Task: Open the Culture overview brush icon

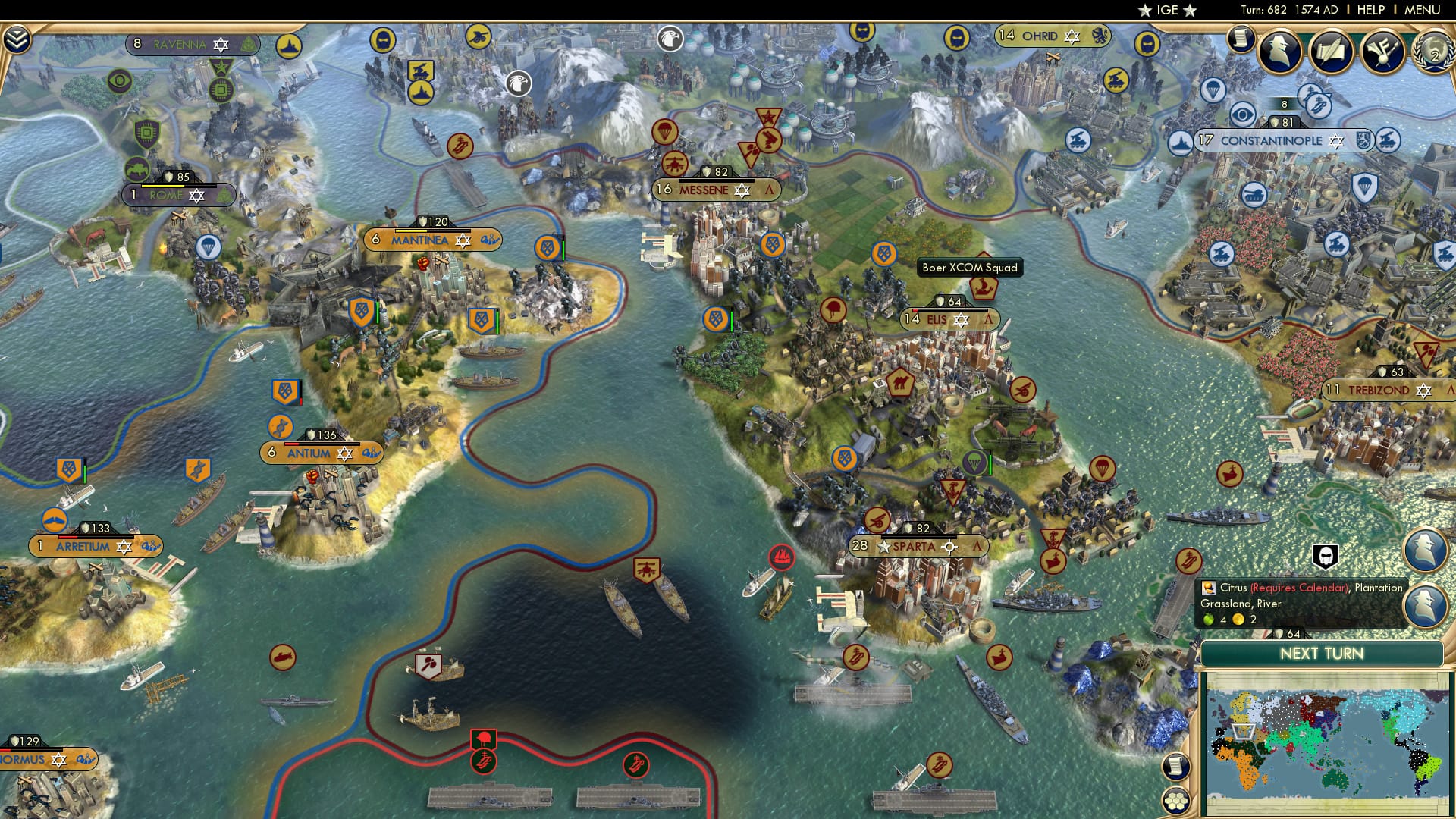Action: point(1382,52)
